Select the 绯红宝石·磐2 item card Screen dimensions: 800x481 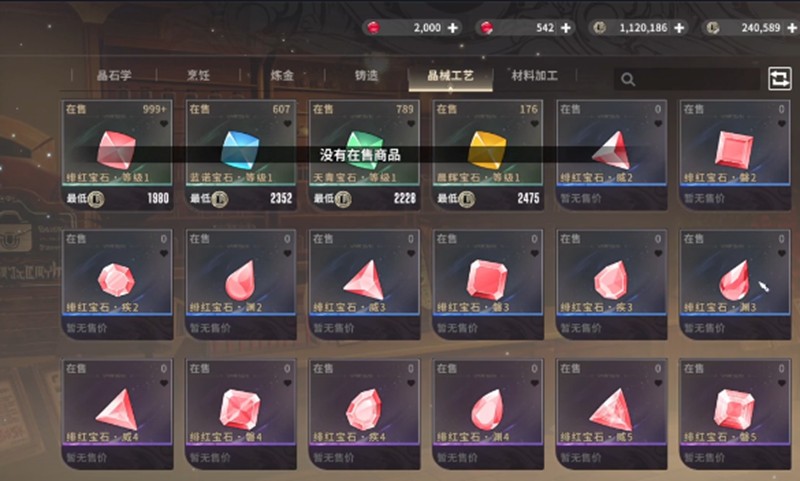coord(736,154)
